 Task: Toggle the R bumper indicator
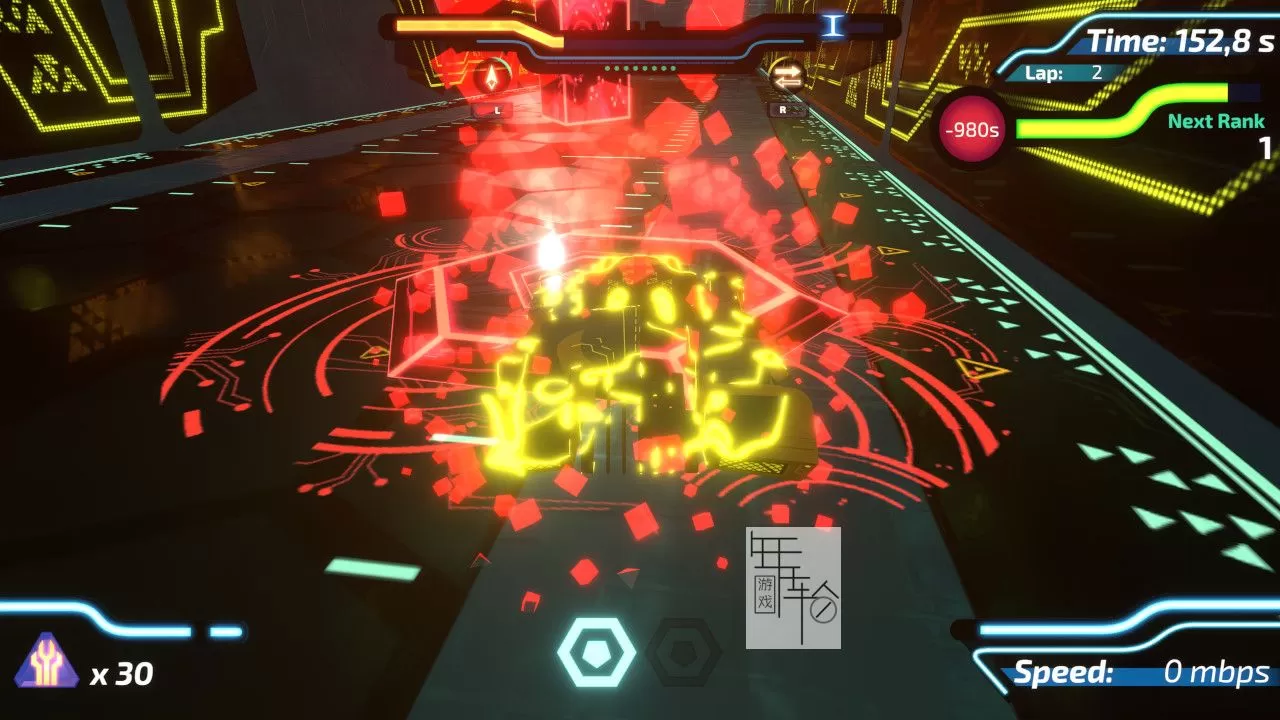pos(781,108)
